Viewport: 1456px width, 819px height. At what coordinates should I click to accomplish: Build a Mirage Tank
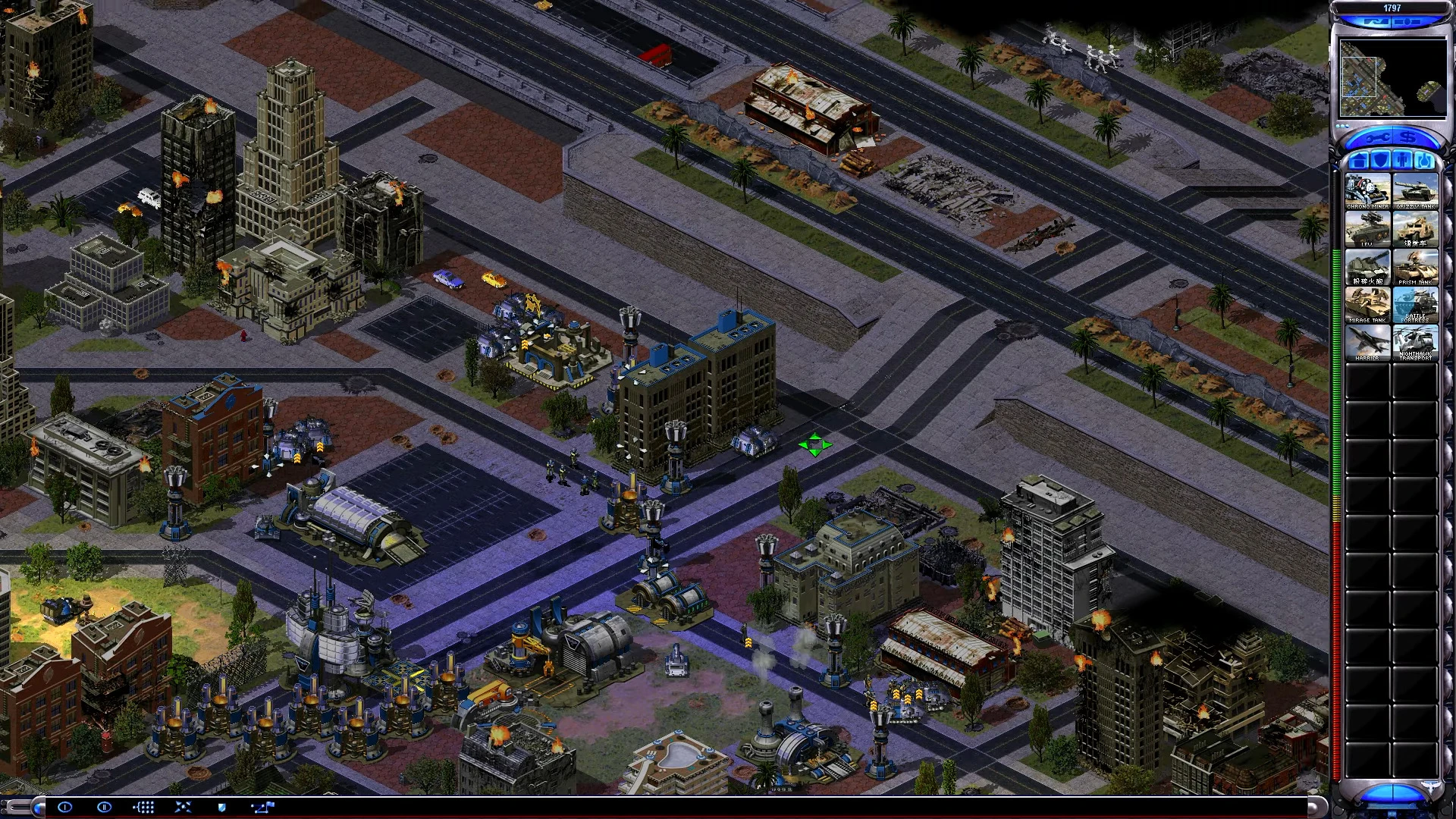click(x=1368, y=306)
